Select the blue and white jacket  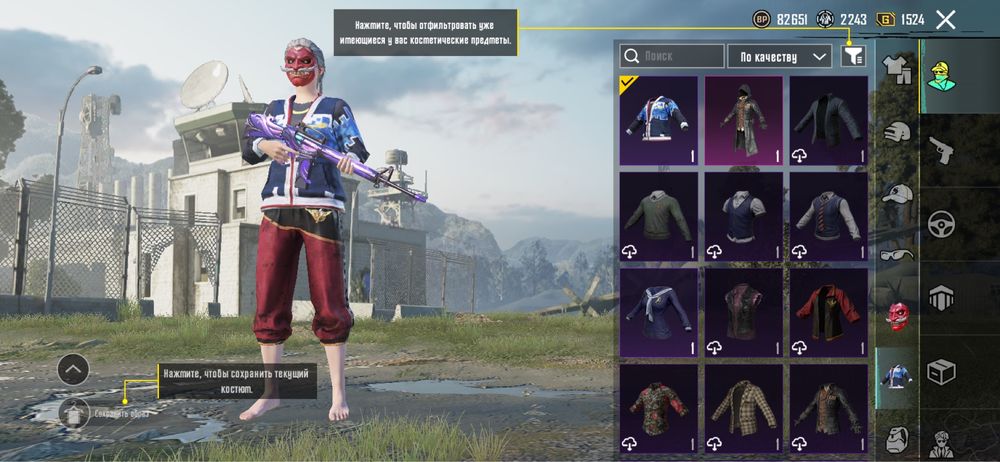pyautogui.click(x=658, y=121)
